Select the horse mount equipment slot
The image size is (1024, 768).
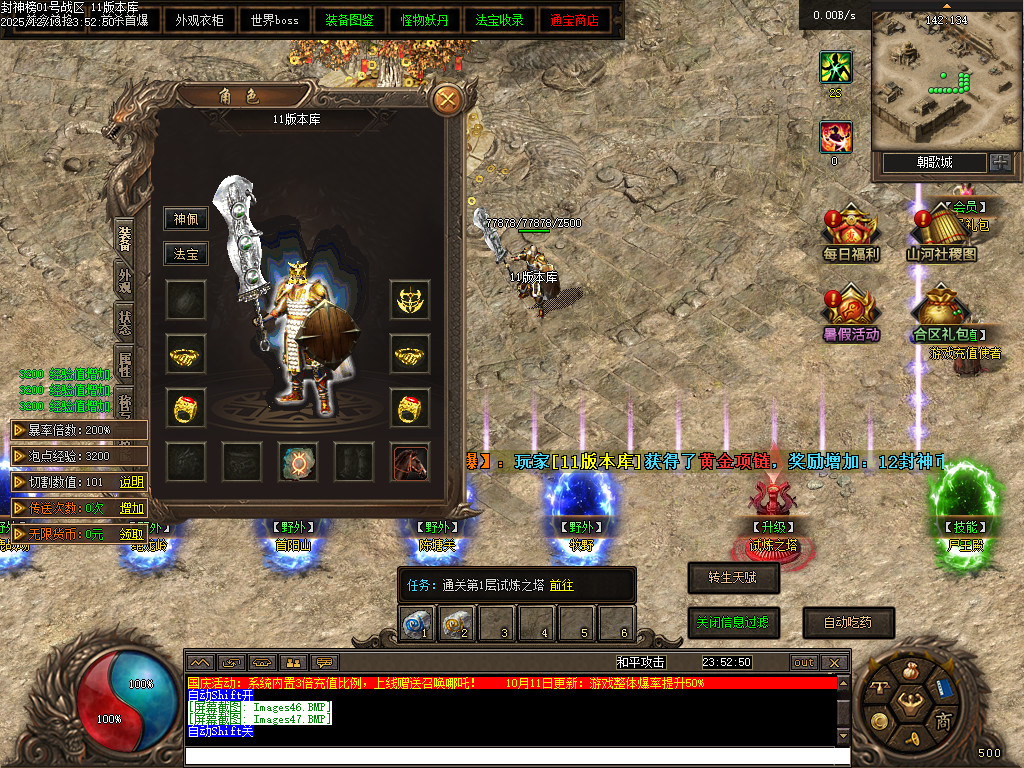pyautogui.click(x=410, y=461)
